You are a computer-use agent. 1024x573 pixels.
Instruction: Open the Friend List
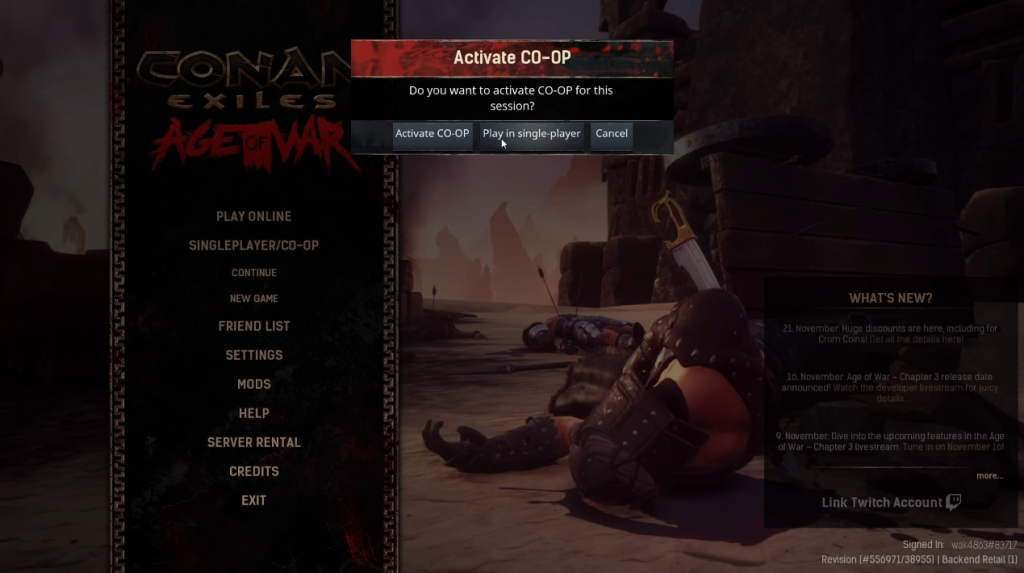point(254,326)
